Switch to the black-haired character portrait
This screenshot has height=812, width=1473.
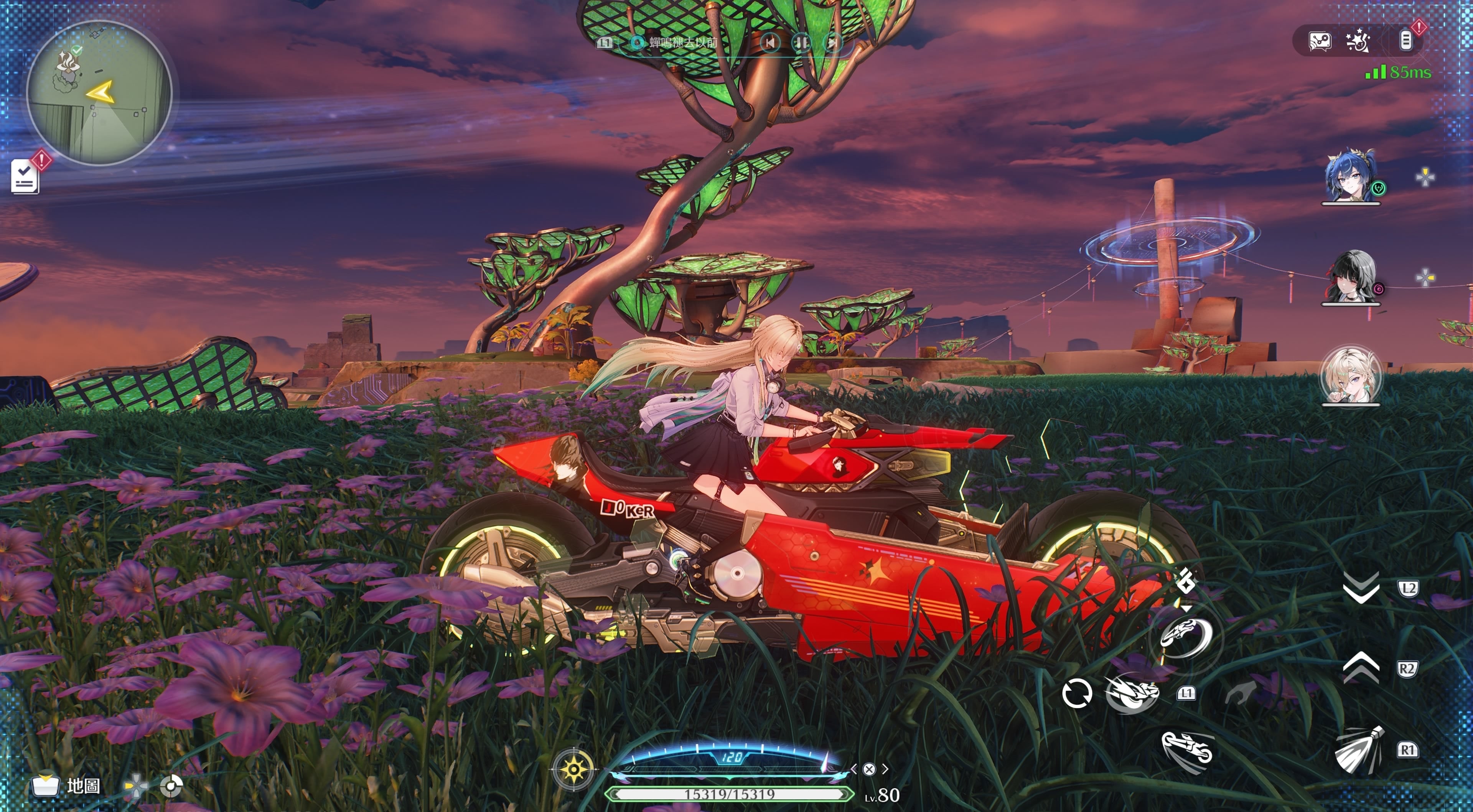point(1351,277)
